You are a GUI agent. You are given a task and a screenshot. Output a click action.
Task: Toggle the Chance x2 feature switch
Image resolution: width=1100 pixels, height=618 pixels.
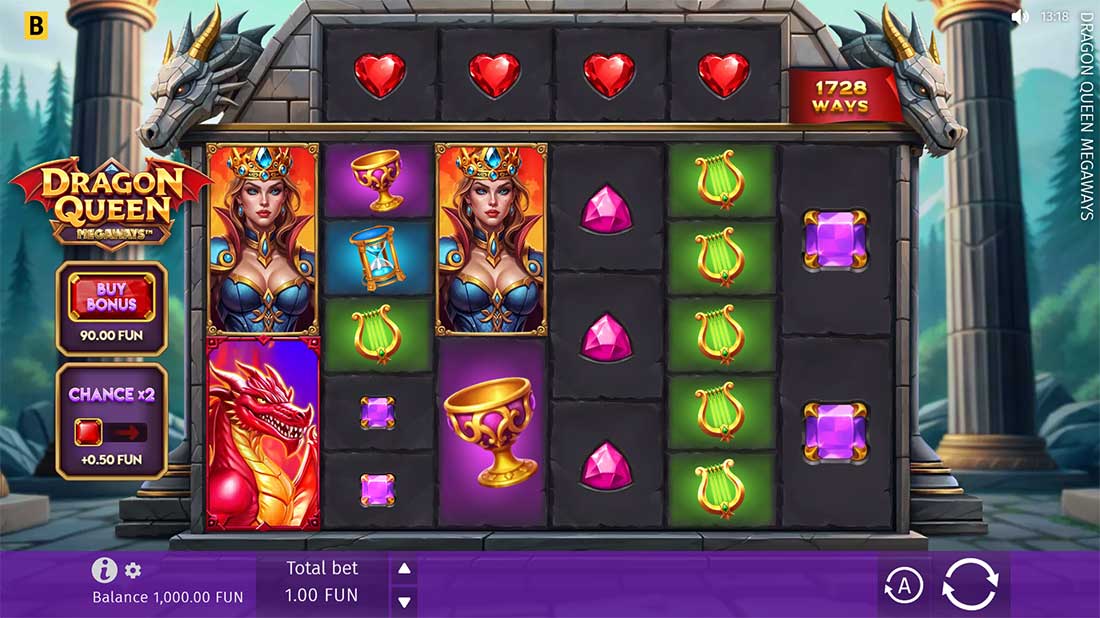[x=111, y=432]
